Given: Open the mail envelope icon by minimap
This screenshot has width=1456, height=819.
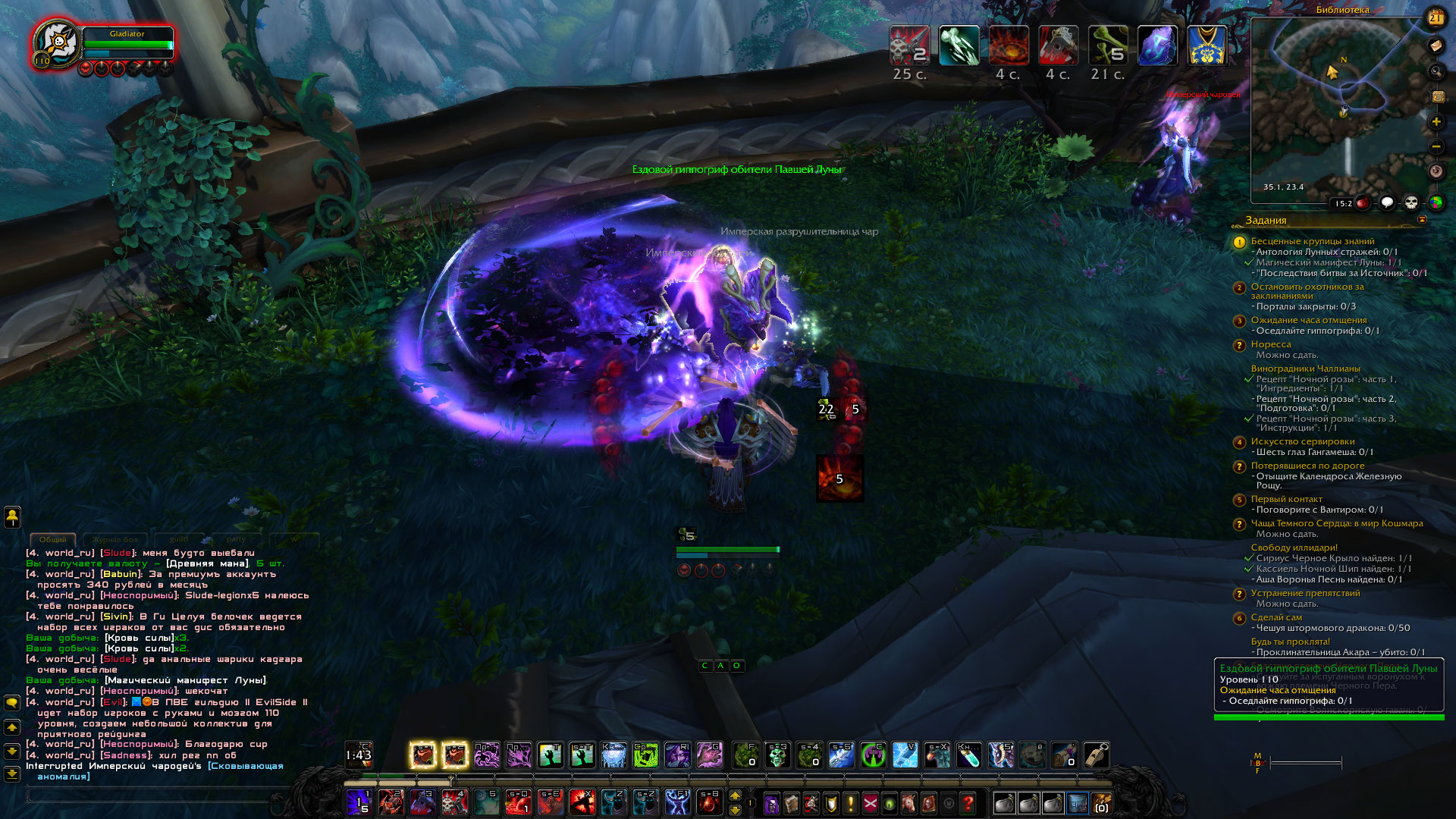Looking at the screenshot, I should [x=1436, y=46].
